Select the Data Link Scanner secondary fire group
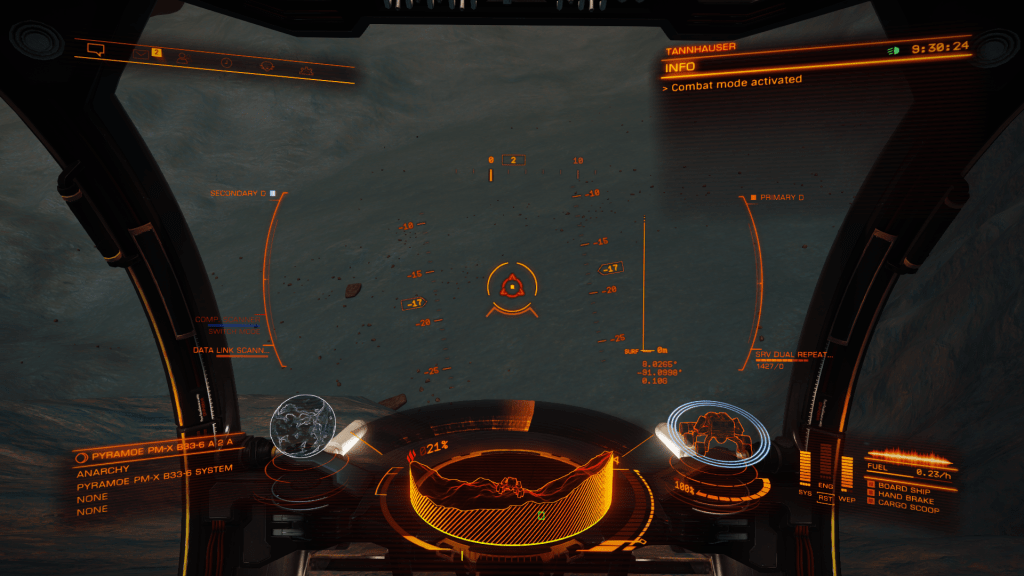1024x576 pixels. [231, 351]
